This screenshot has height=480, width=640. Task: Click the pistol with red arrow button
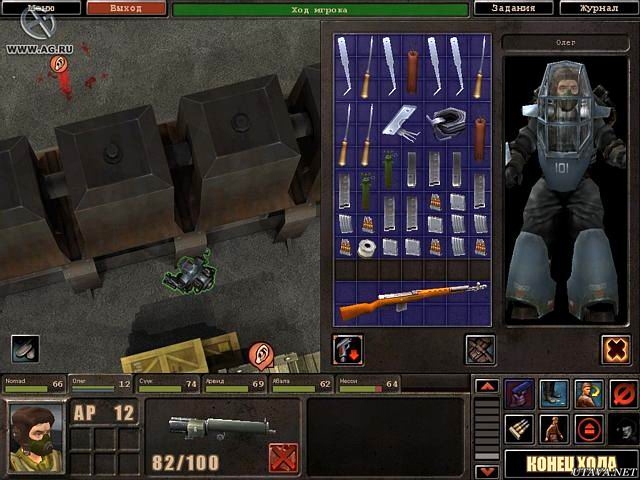[348, 349]
